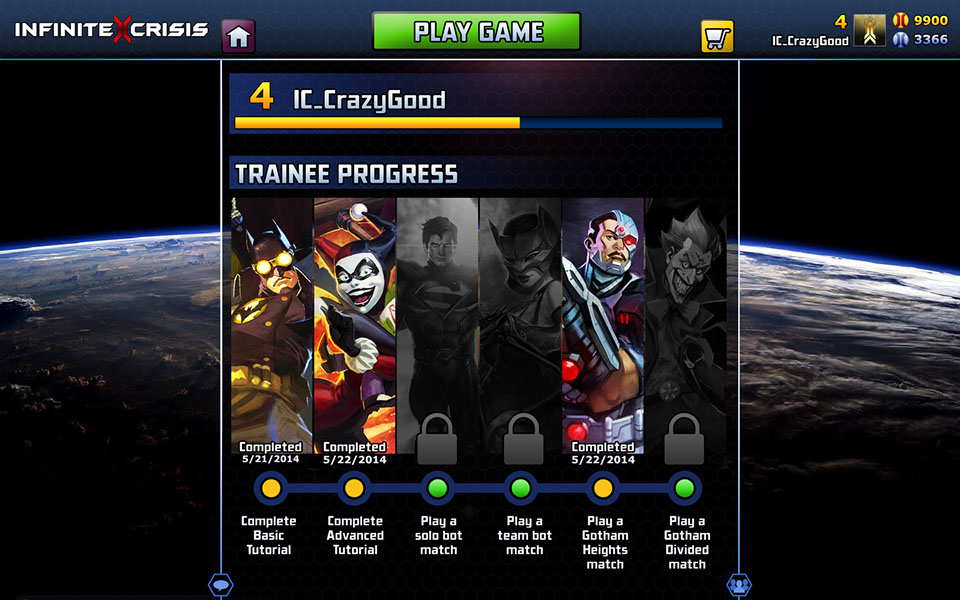Click the Gotham Heights match progress node

click(x=603, y=488)
